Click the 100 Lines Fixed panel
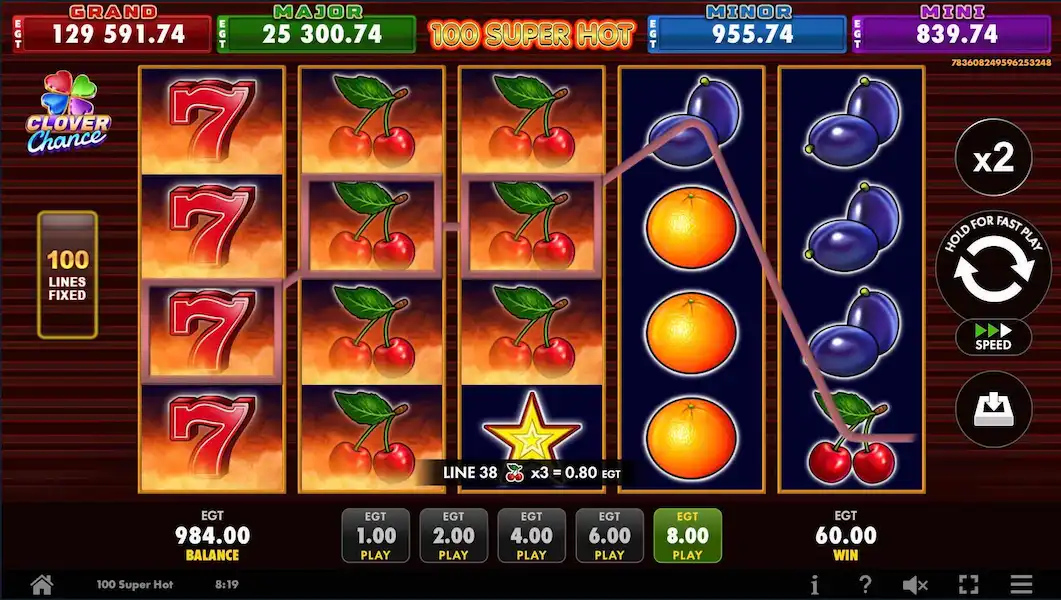This screenshot has height=600, width=1061. (67, 275)
